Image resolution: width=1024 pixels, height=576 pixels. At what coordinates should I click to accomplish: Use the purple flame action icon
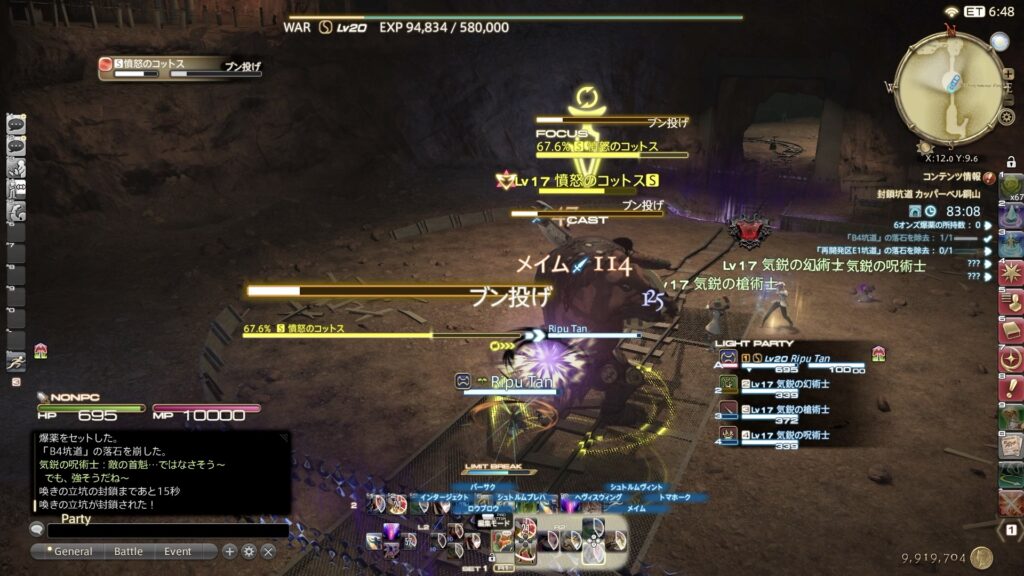[x=393, y=532]
